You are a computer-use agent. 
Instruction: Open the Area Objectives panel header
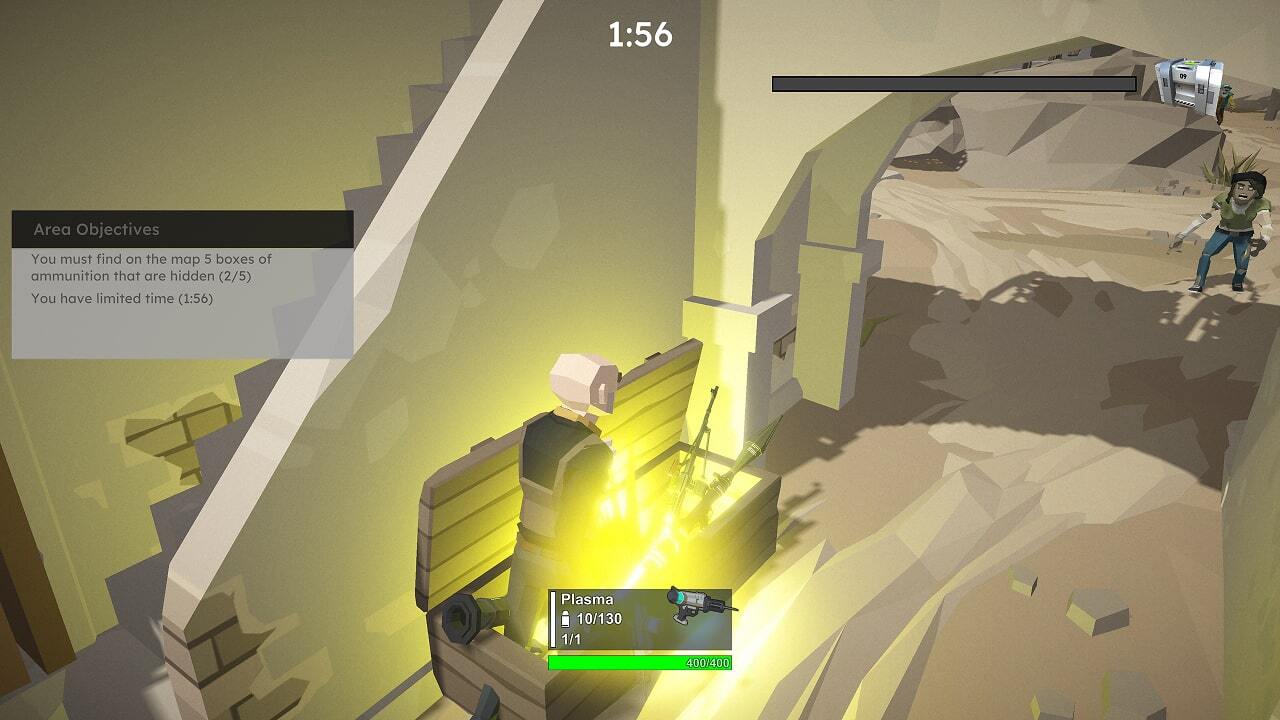point(95,229)
